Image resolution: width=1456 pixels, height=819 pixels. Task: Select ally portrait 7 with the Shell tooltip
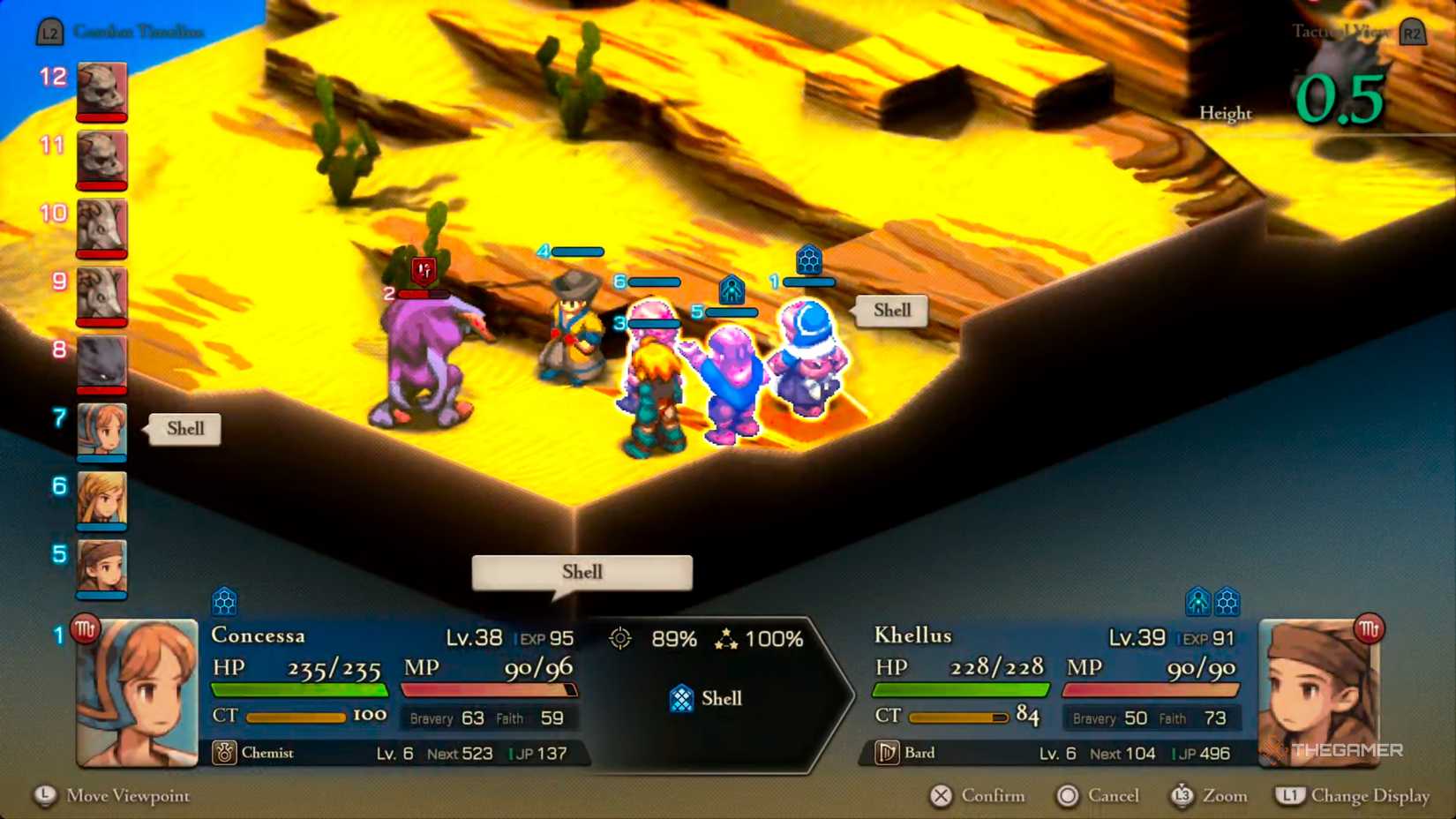[x=100, y=431]
